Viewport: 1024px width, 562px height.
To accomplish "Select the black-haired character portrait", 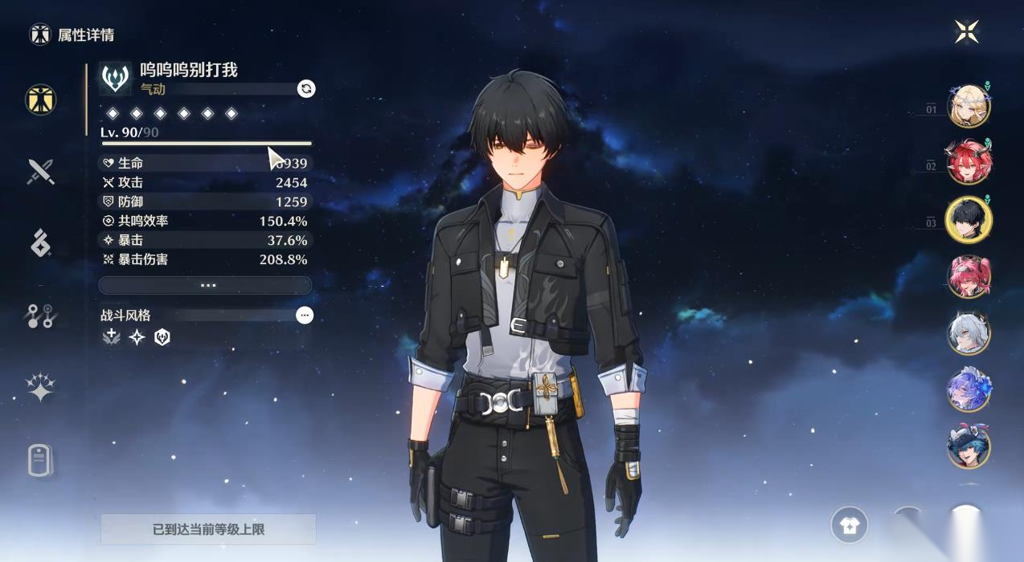I will click(968, 220).
